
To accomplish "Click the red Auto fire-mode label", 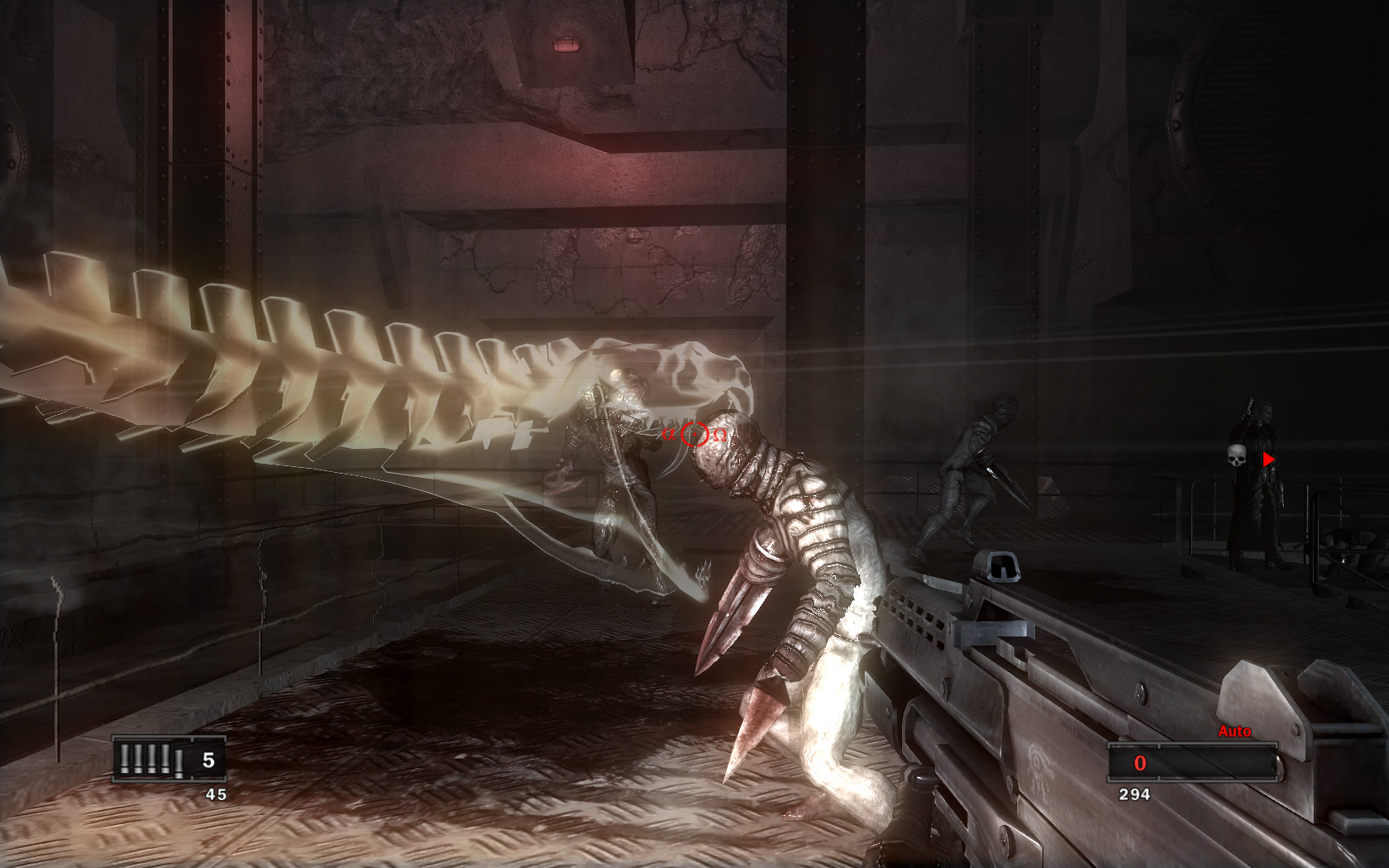I will coord(1234,731).
